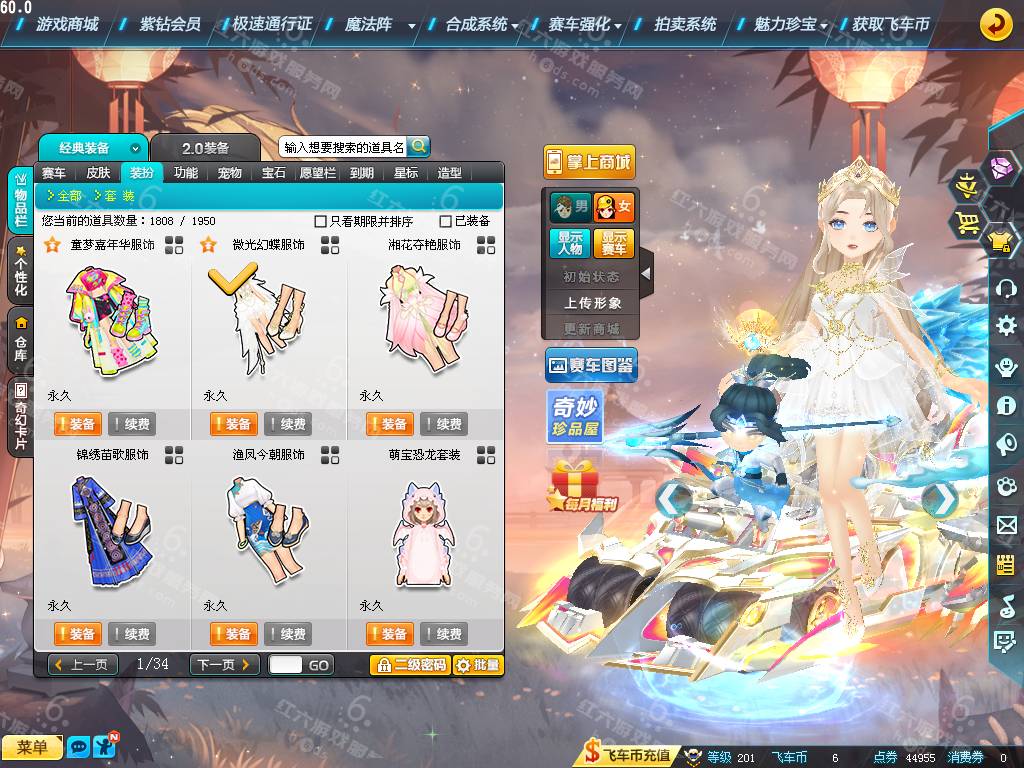Select the 宝石 category tab
Viewport: 1024px width, 768px height.
coord(274,172)
